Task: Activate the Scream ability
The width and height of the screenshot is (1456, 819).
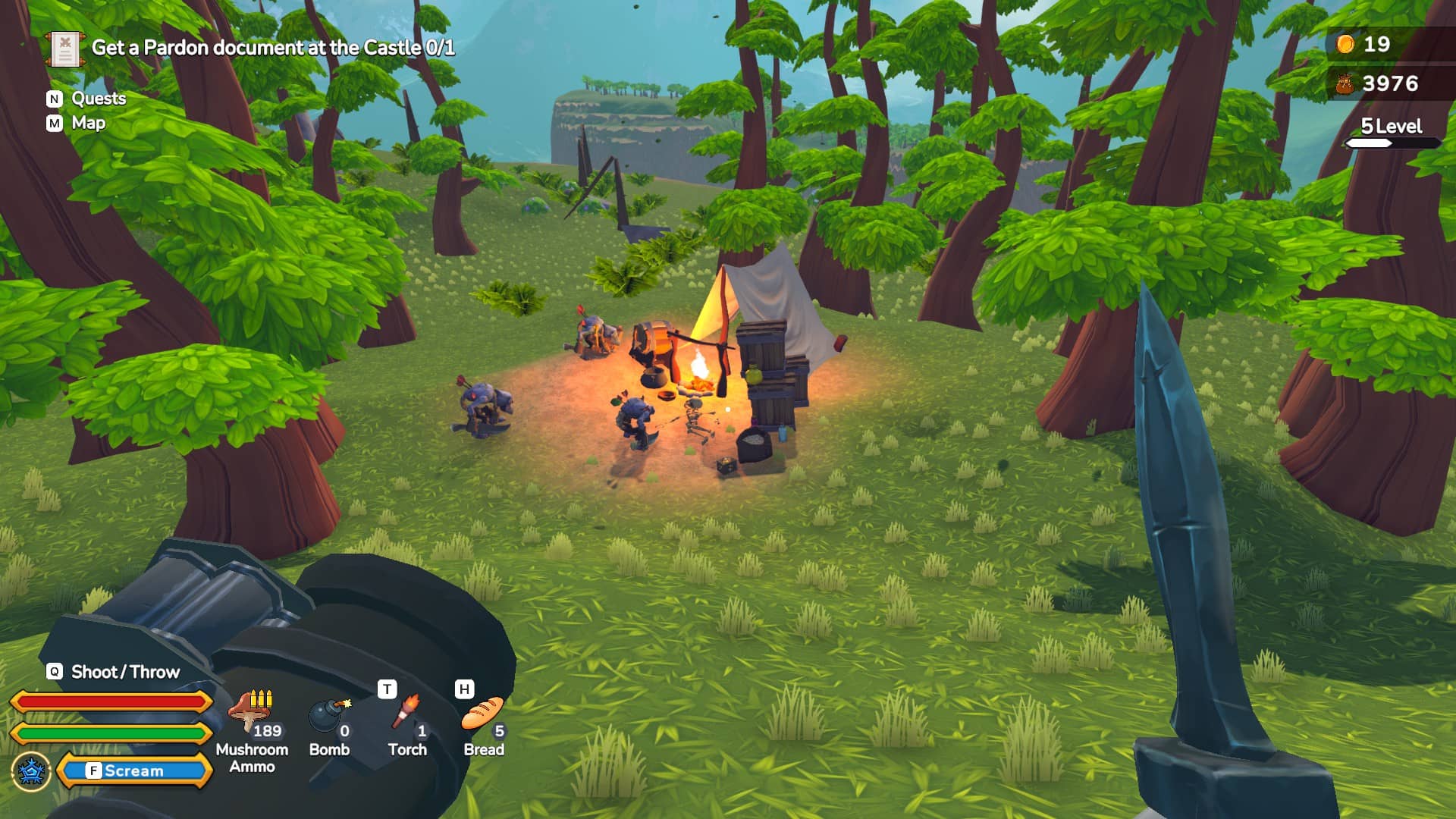Action: (x=133, y=770)
